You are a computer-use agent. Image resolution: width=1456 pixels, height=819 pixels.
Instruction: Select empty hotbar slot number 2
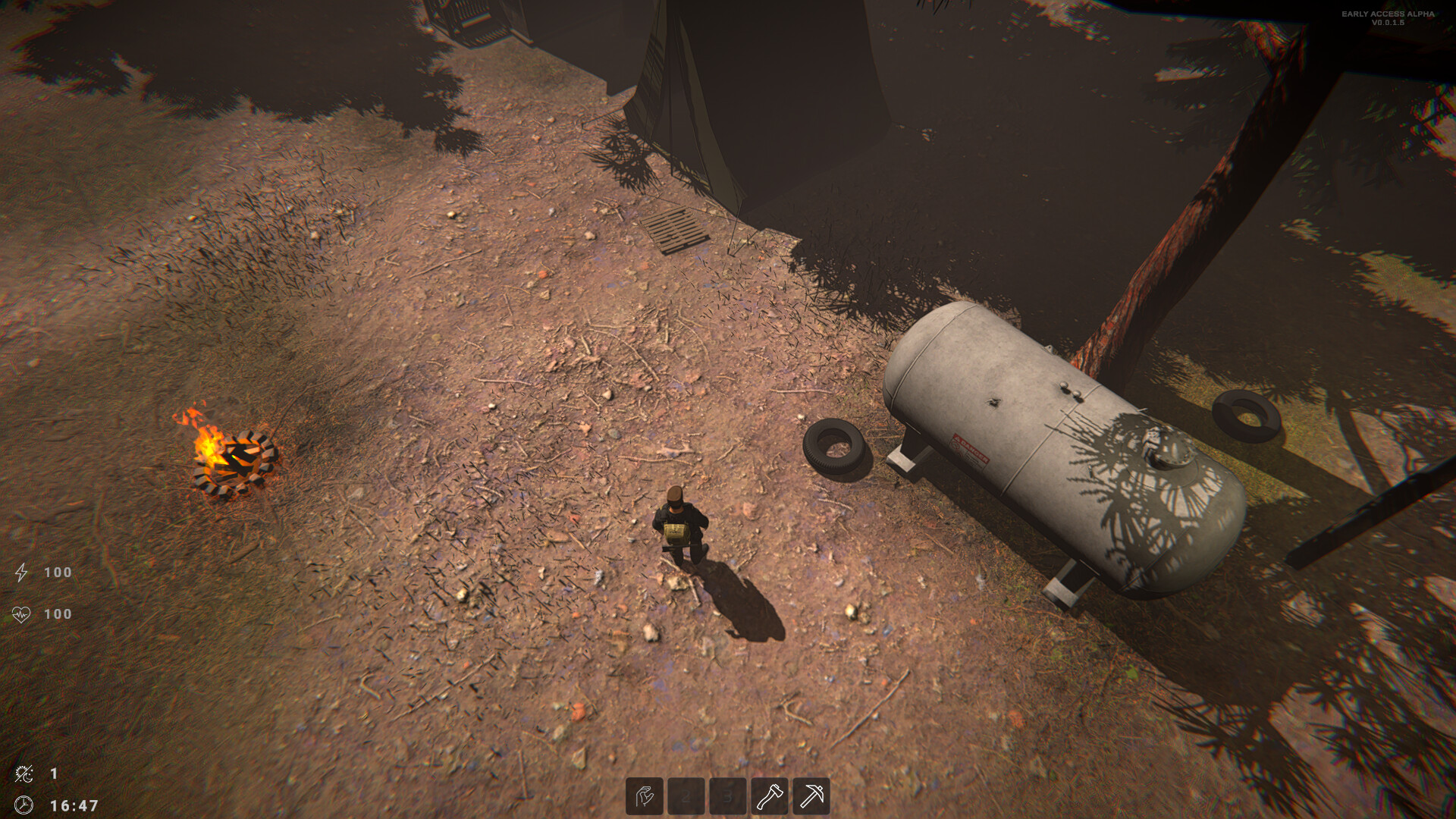pyautogui.click(x=686, y=796)
